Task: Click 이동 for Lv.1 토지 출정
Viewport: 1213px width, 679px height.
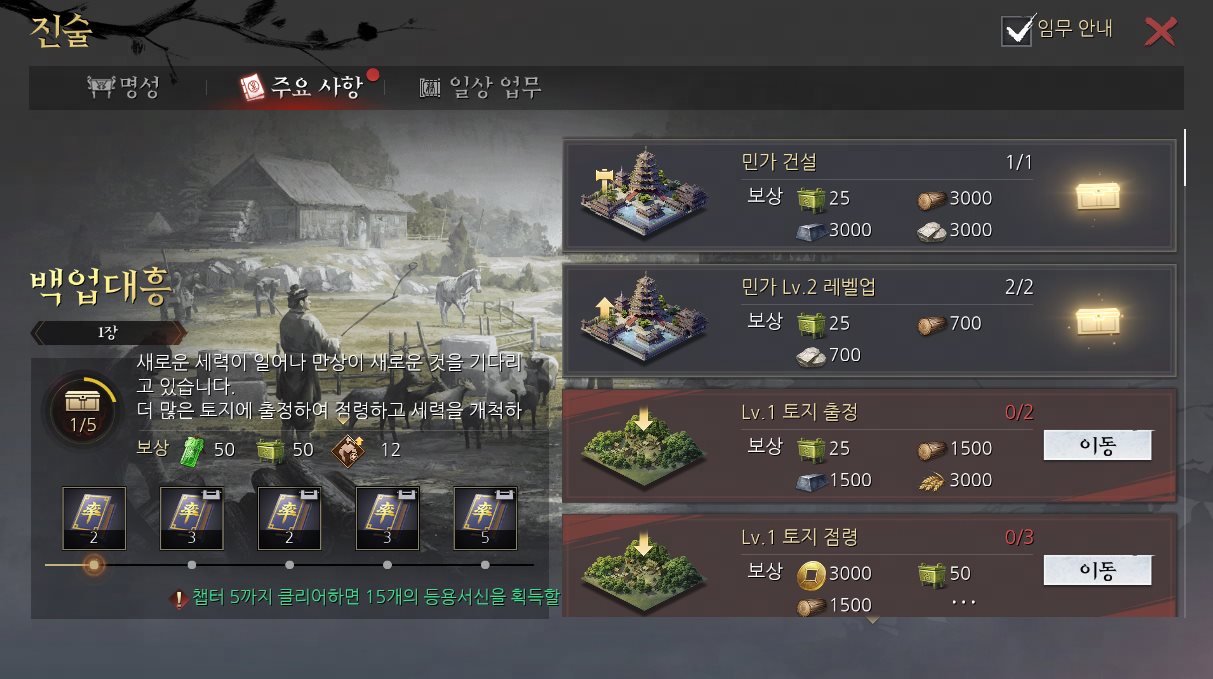Action: pyautogui.click(x=1097, y=446)
